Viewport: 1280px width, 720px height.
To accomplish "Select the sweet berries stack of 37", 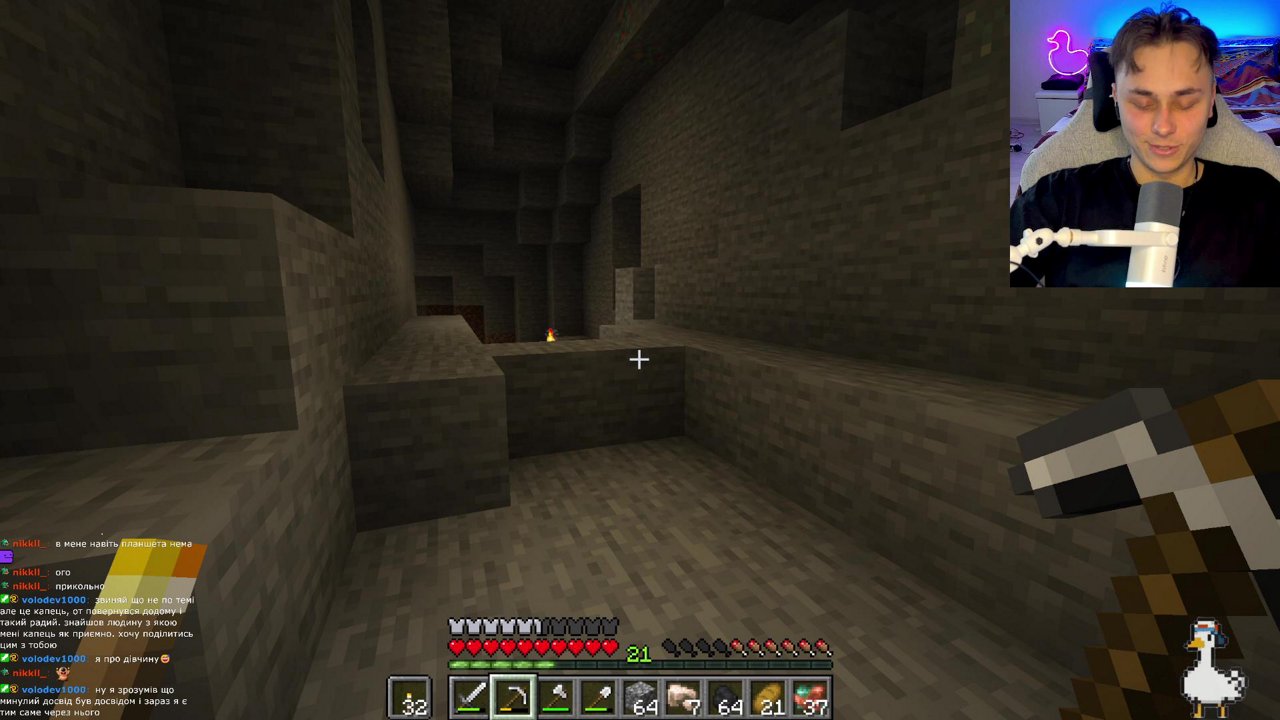I will [812, 696].
